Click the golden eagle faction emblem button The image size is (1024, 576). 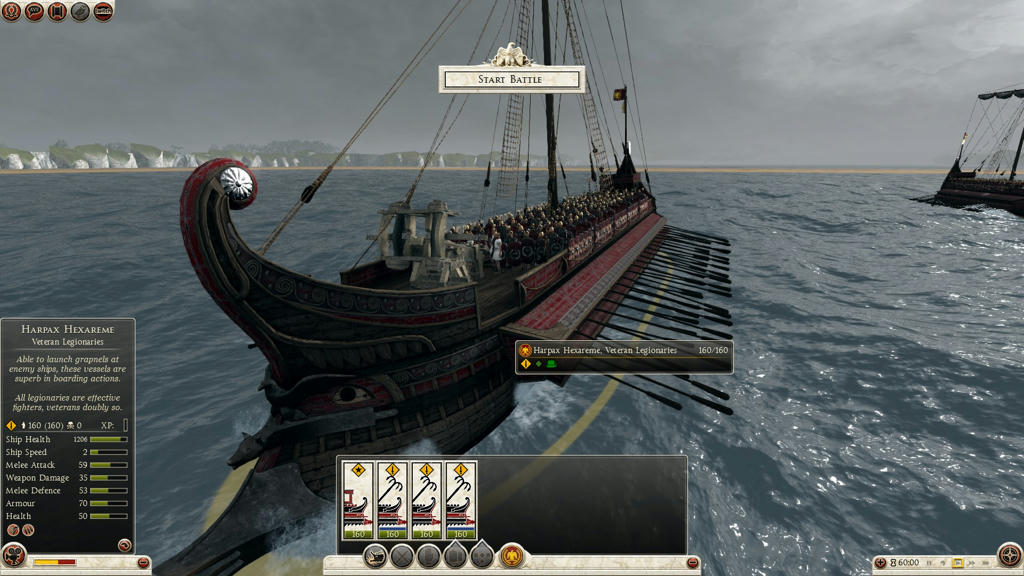coord(512,556)
